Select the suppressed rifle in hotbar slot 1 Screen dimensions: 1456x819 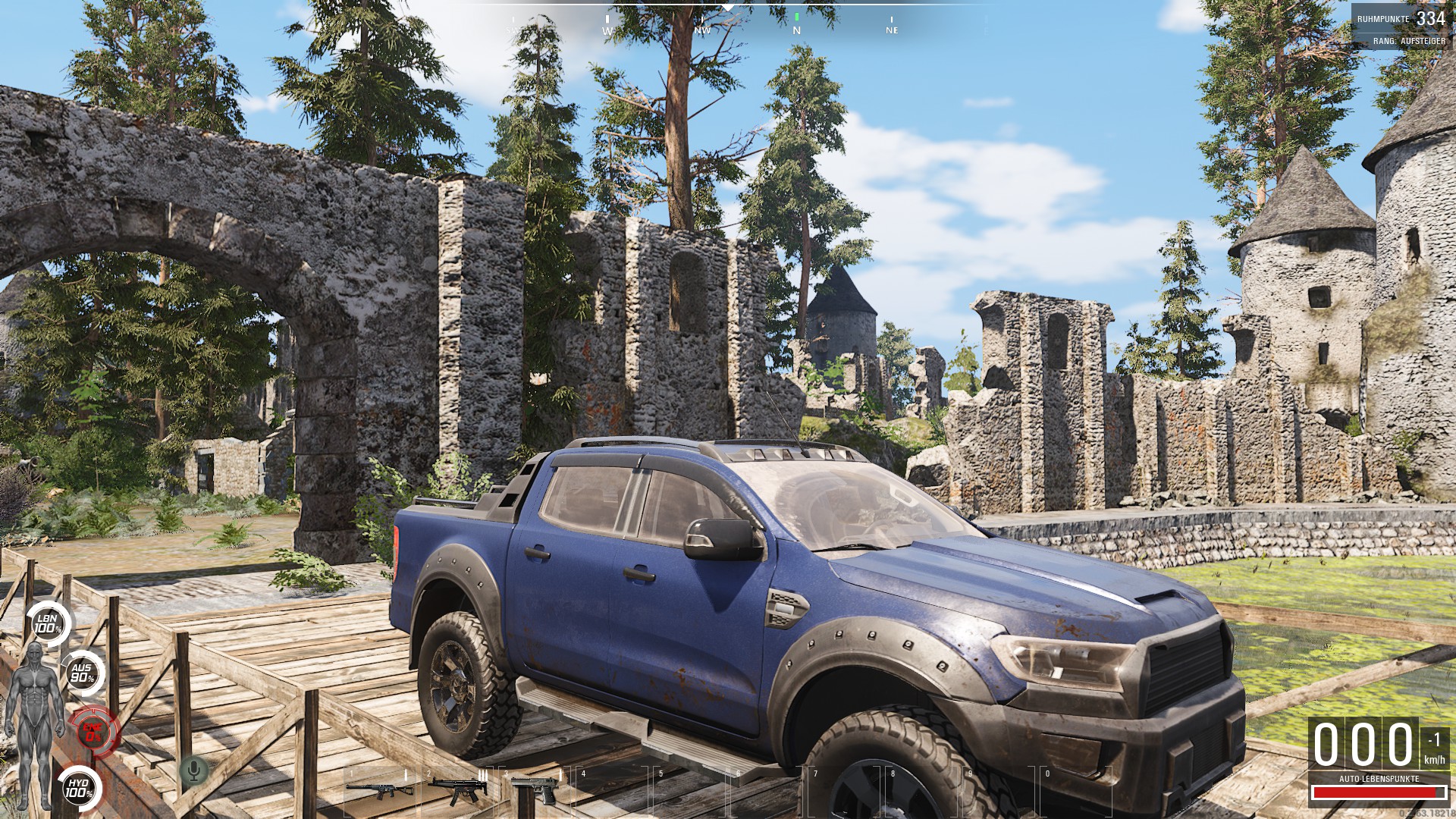pyautogui.click(x=379, y=789)
